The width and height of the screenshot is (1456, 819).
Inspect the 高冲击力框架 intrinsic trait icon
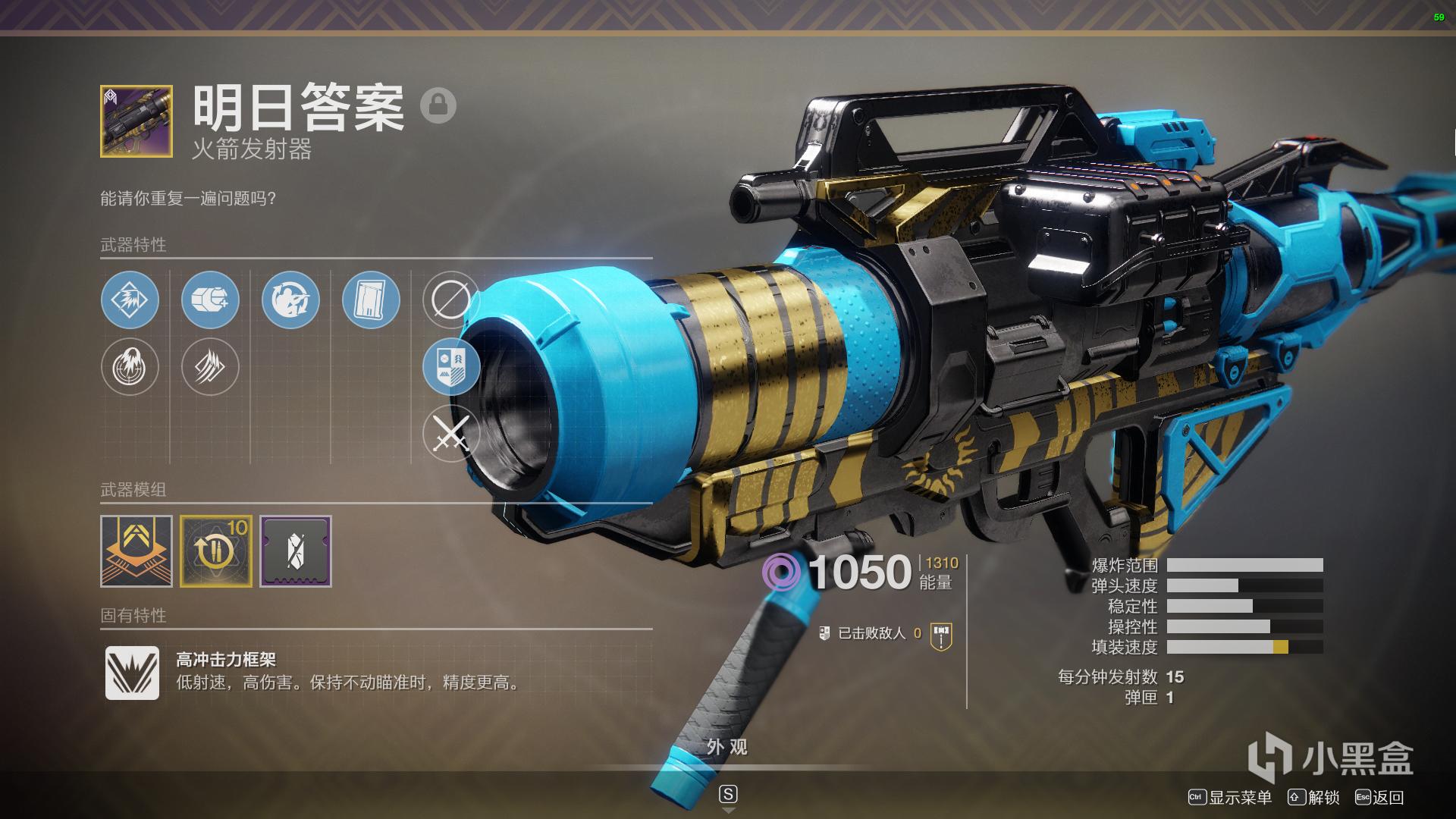(x=132, y=673)
